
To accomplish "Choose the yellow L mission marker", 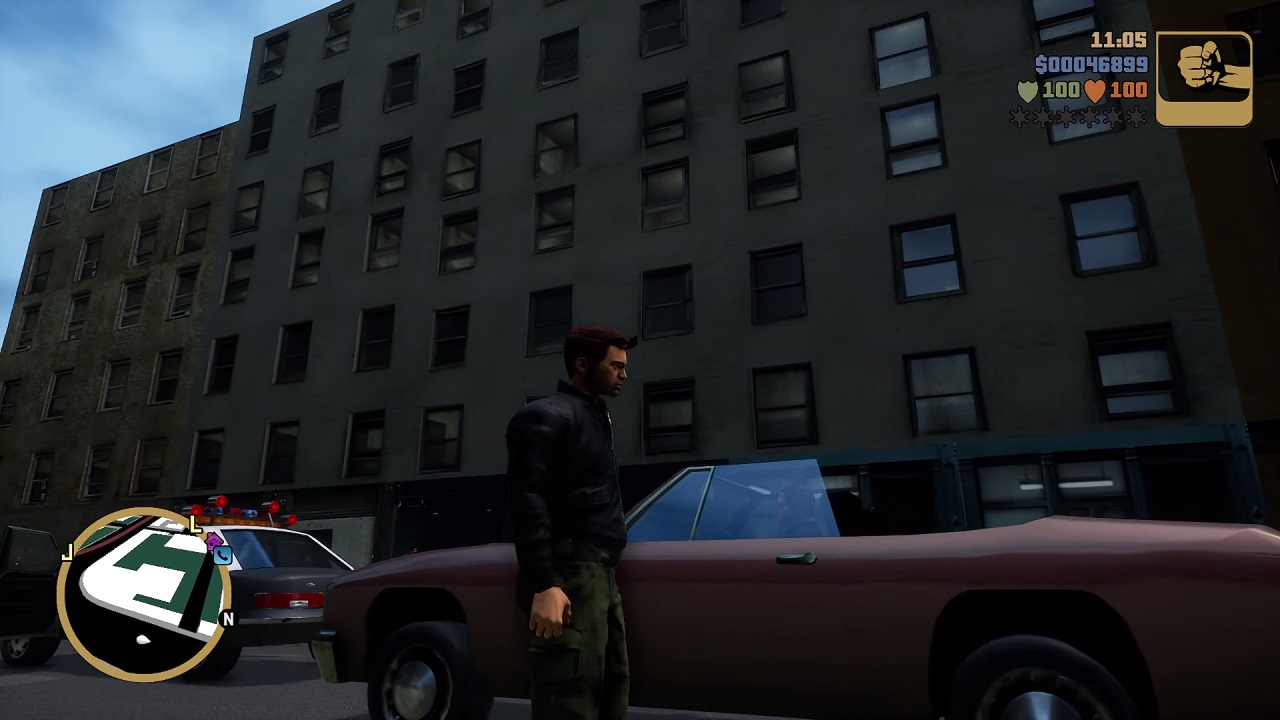I will click(195, 525).
